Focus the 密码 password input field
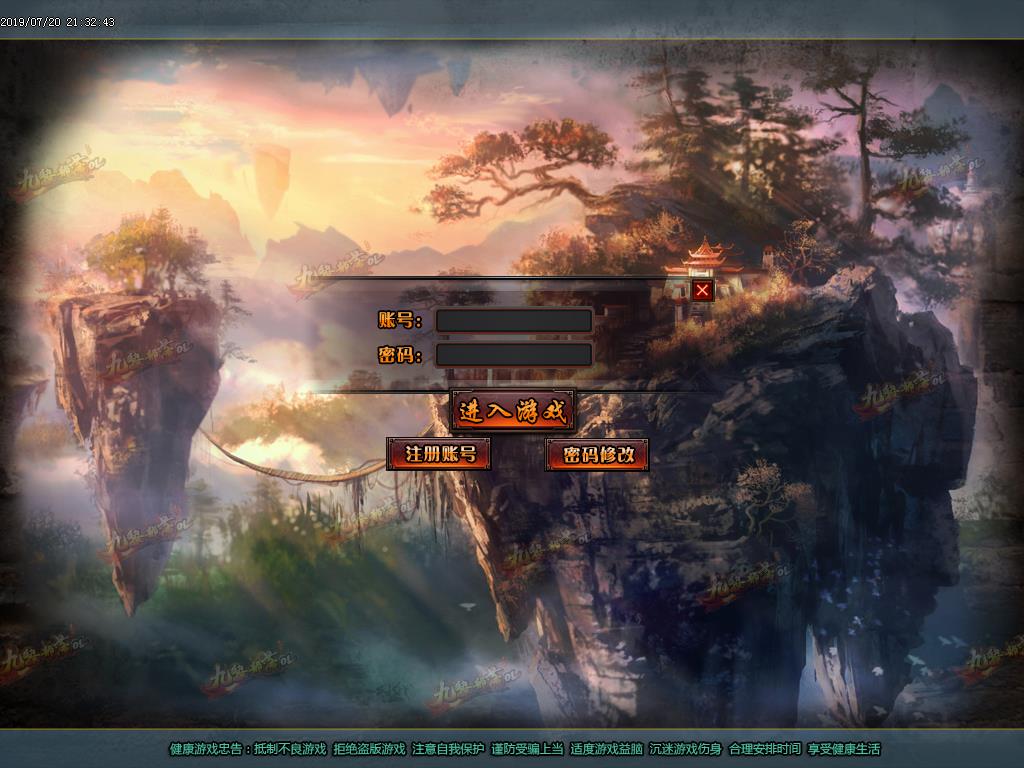The width and height of the screenshot is (1024, 768). pyautogui.click(x=514, y=354)
